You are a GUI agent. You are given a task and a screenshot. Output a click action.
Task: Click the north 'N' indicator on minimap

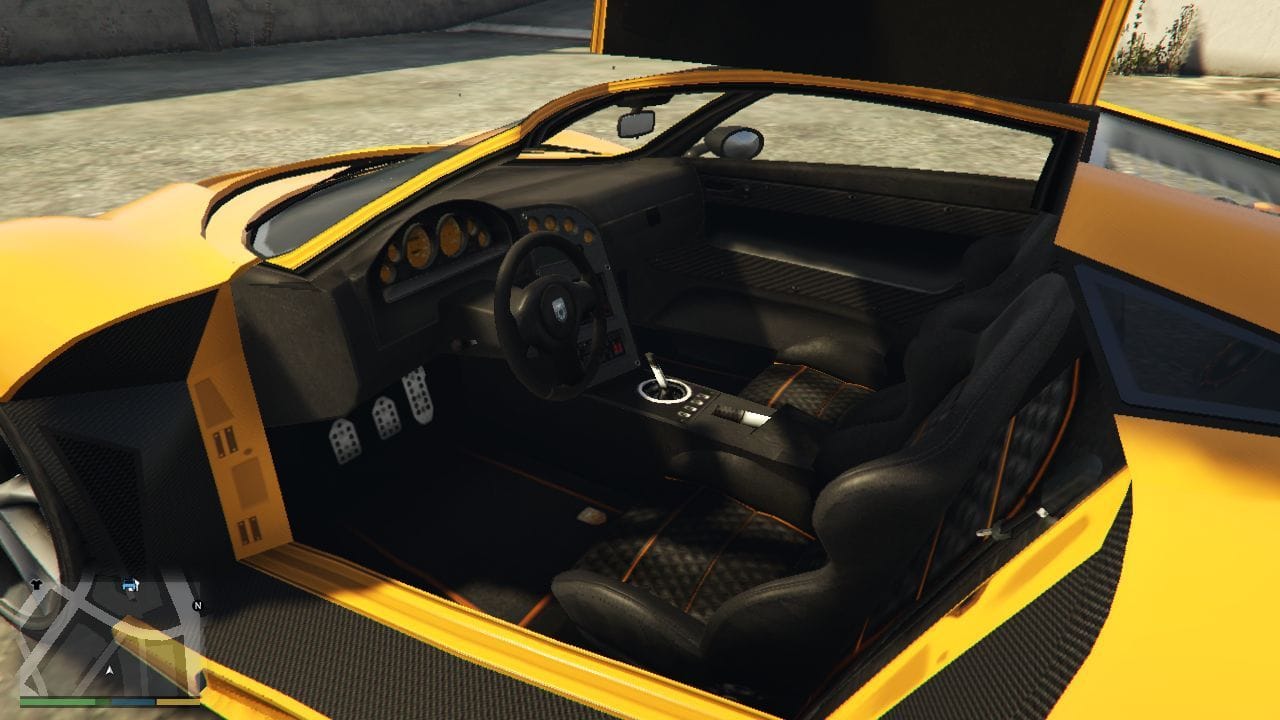pyautogui.click(x=197, y=606)
